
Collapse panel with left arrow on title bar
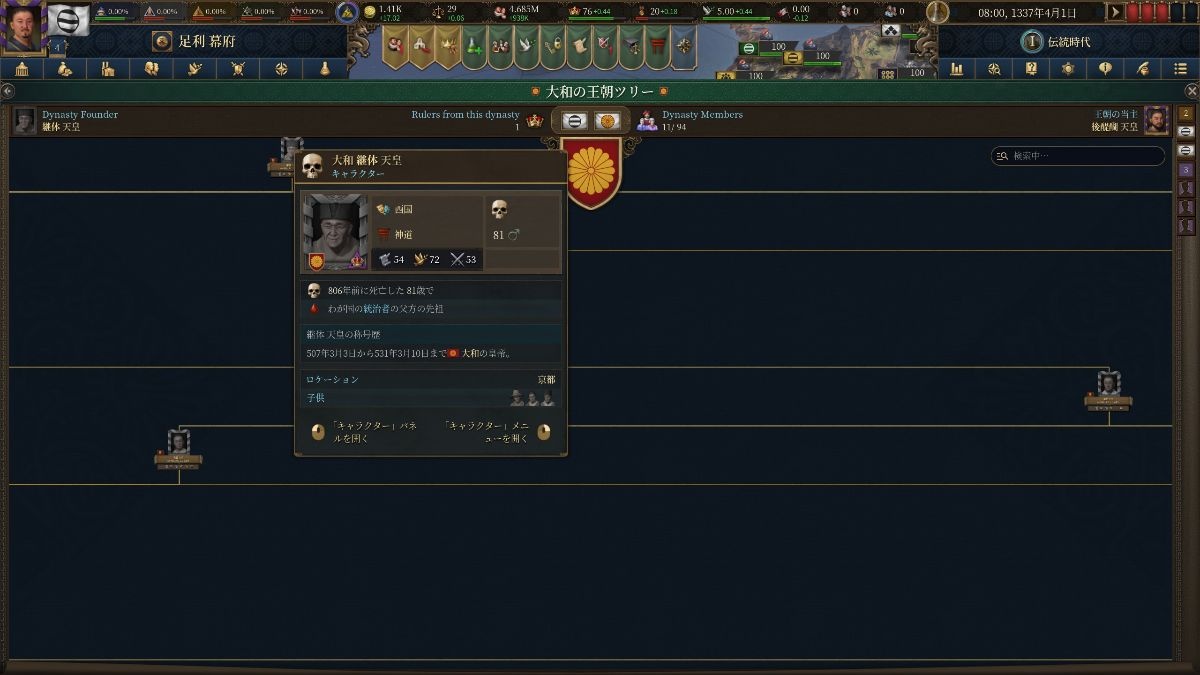pyautogui.click(x=8, y=91)
